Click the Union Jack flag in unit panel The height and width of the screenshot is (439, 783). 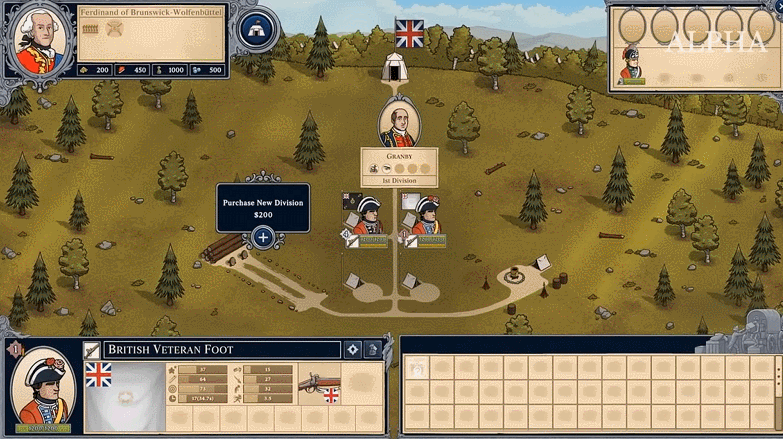99,375
